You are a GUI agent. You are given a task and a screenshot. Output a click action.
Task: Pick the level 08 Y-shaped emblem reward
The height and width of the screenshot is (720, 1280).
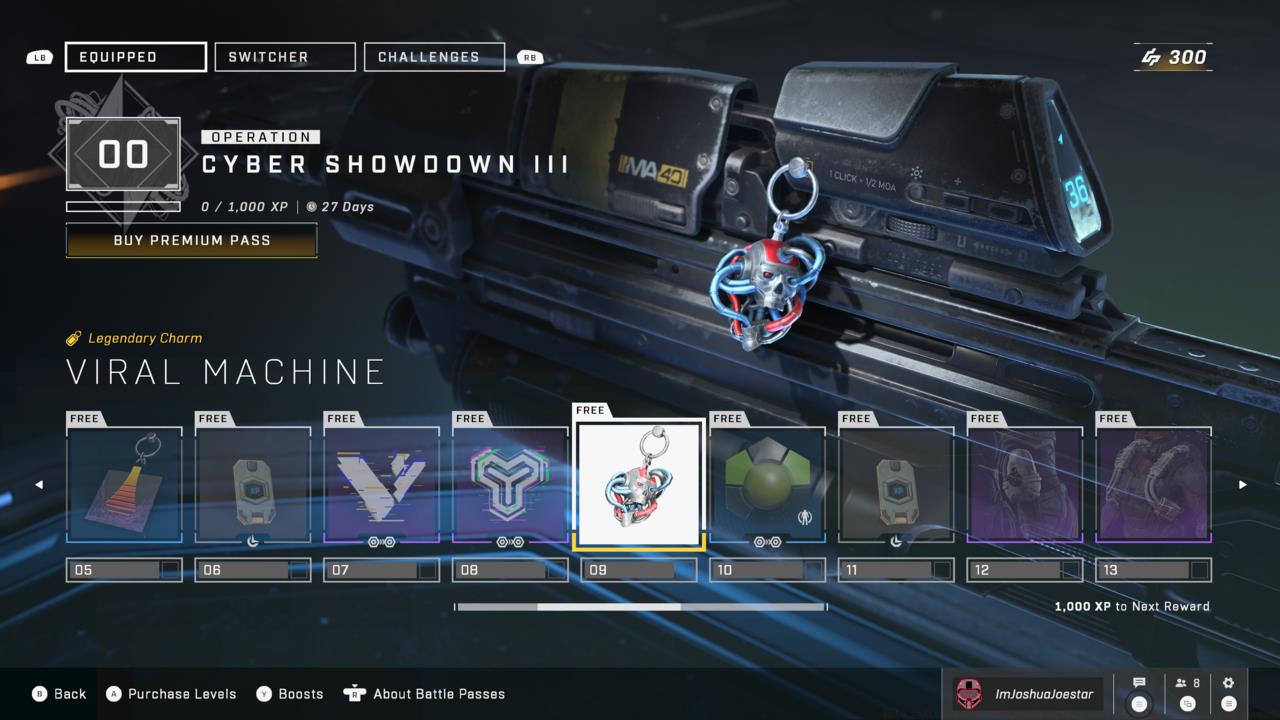pos(510,485)
